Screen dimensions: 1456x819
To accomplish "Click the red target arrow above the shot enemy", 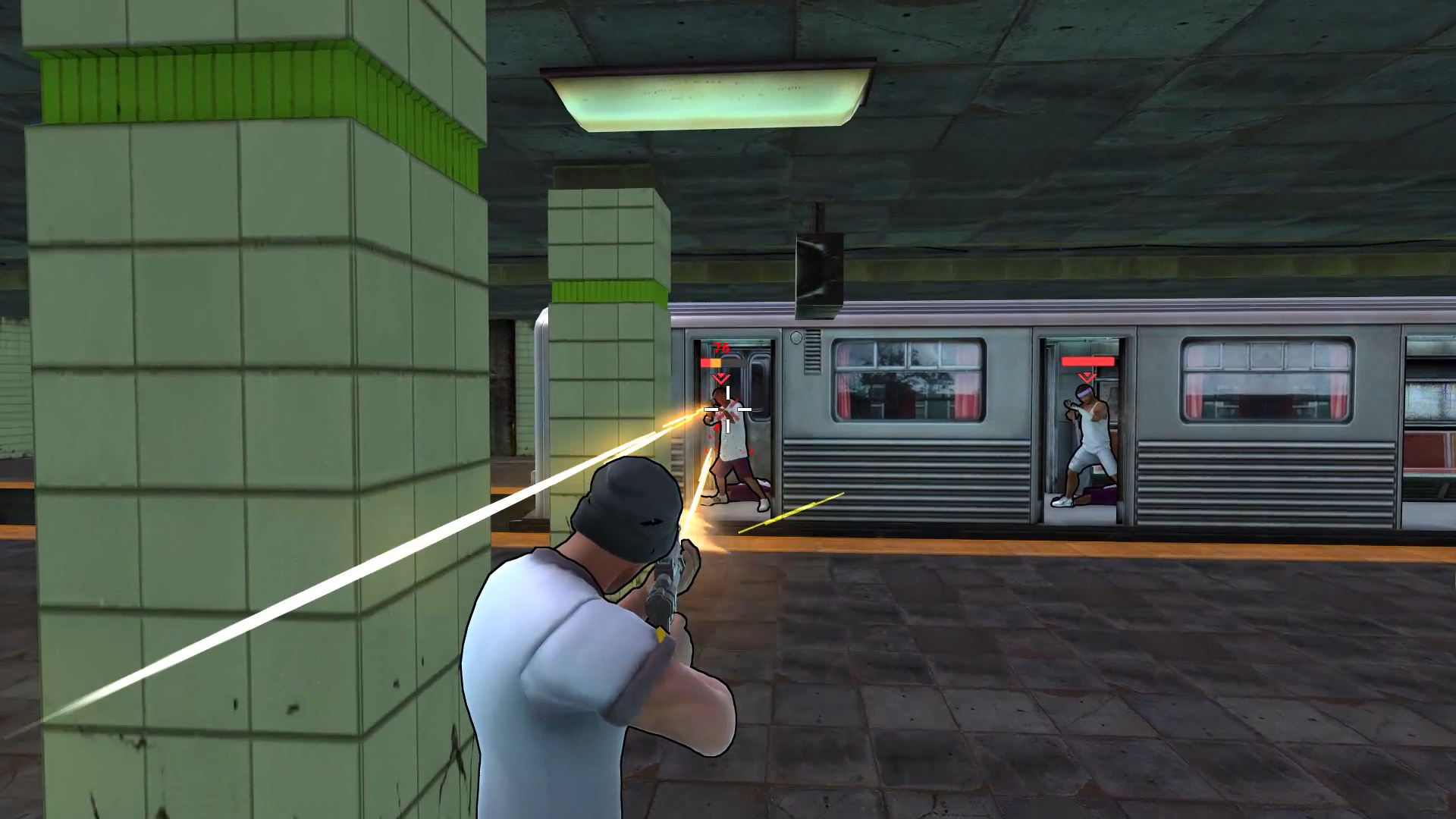I will click(x=720, y=378).
